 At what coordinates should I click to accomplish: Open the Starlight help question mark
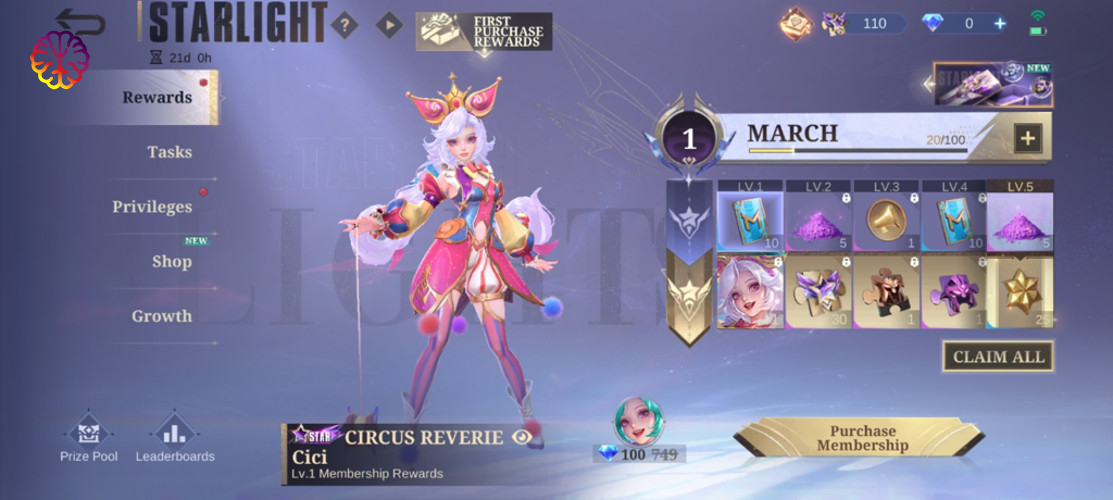pyautogui.click(x=344, y=24)
